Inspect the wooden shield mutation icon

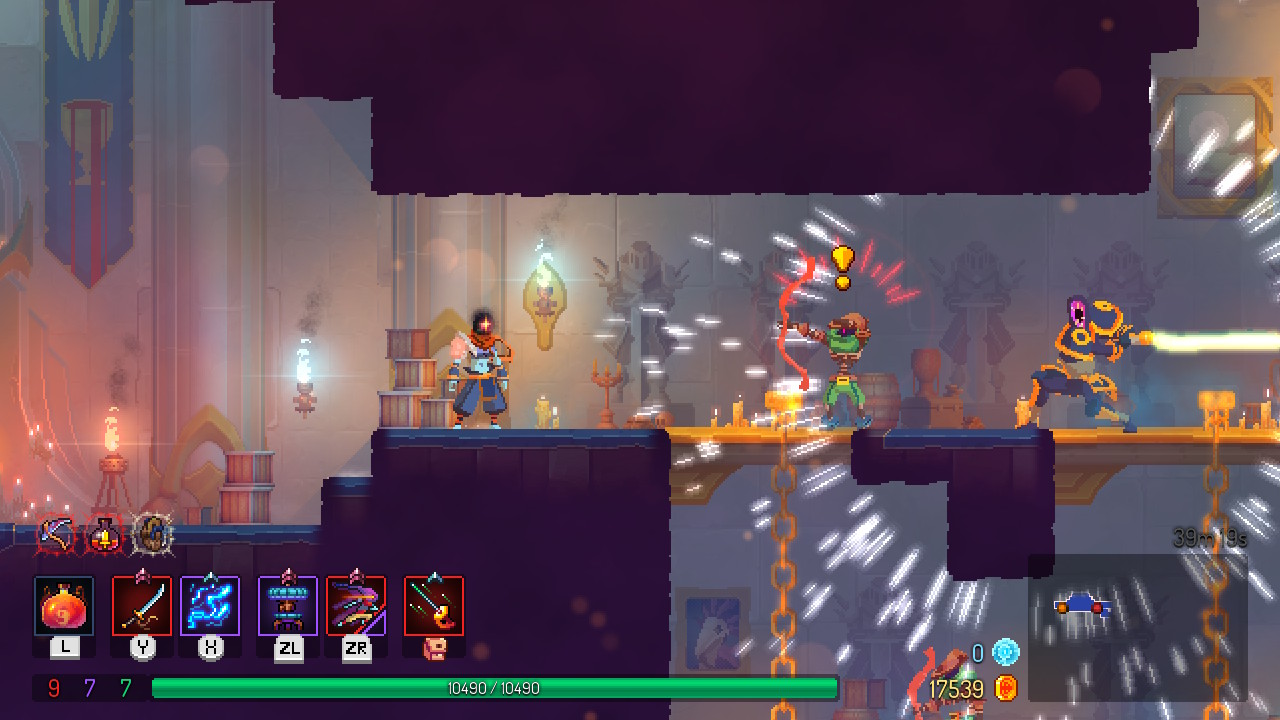coord(152,536)
